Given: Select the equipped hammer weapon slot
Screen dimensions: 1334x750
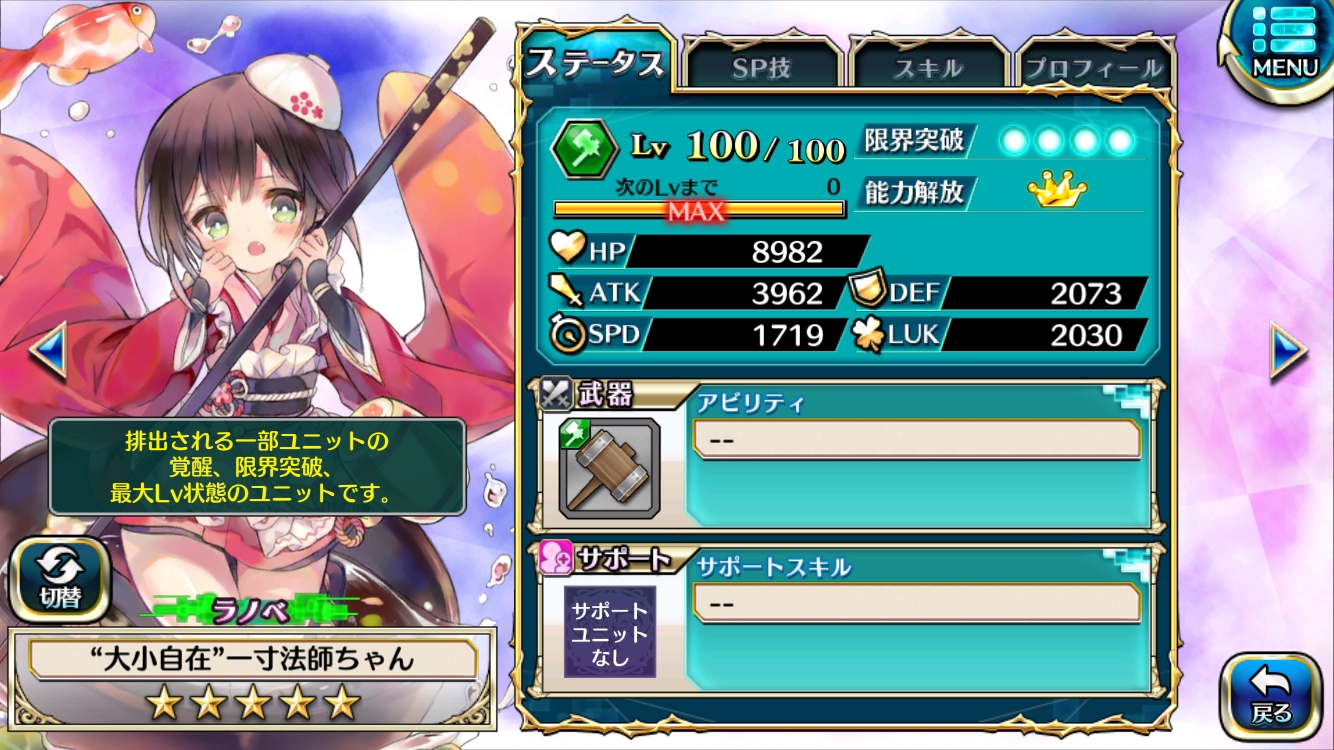Looking at the screenshot, I should point(609,468).
